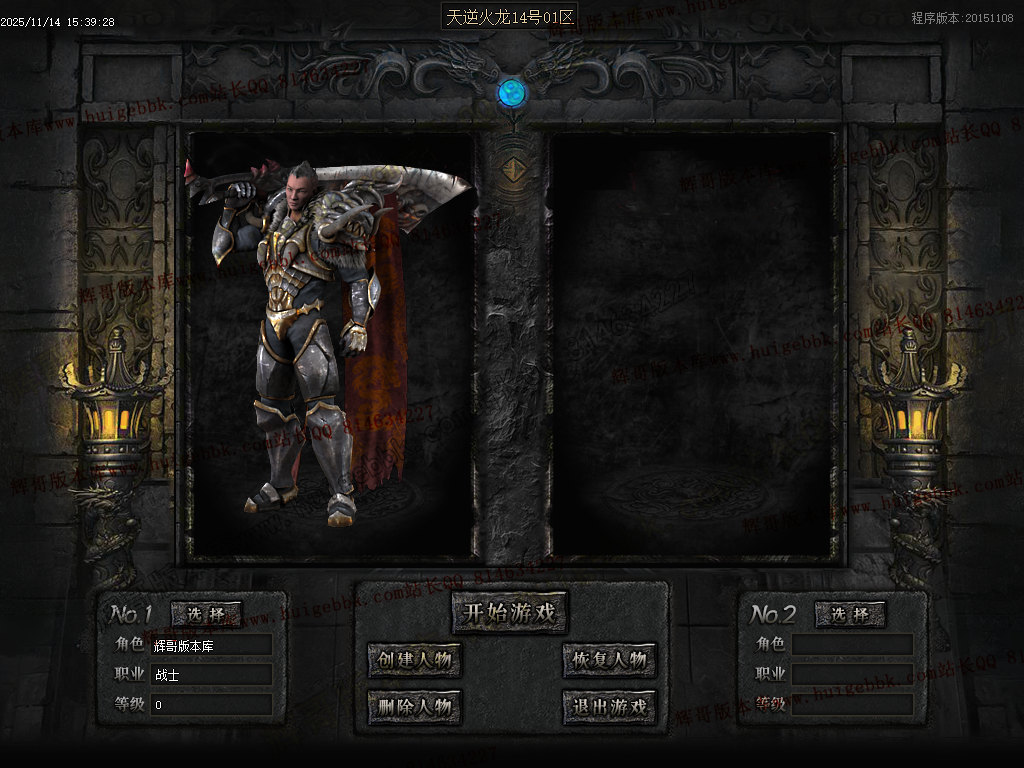
Task: Click 恢复人物 to restore a character
Action: tap(609, 660)
